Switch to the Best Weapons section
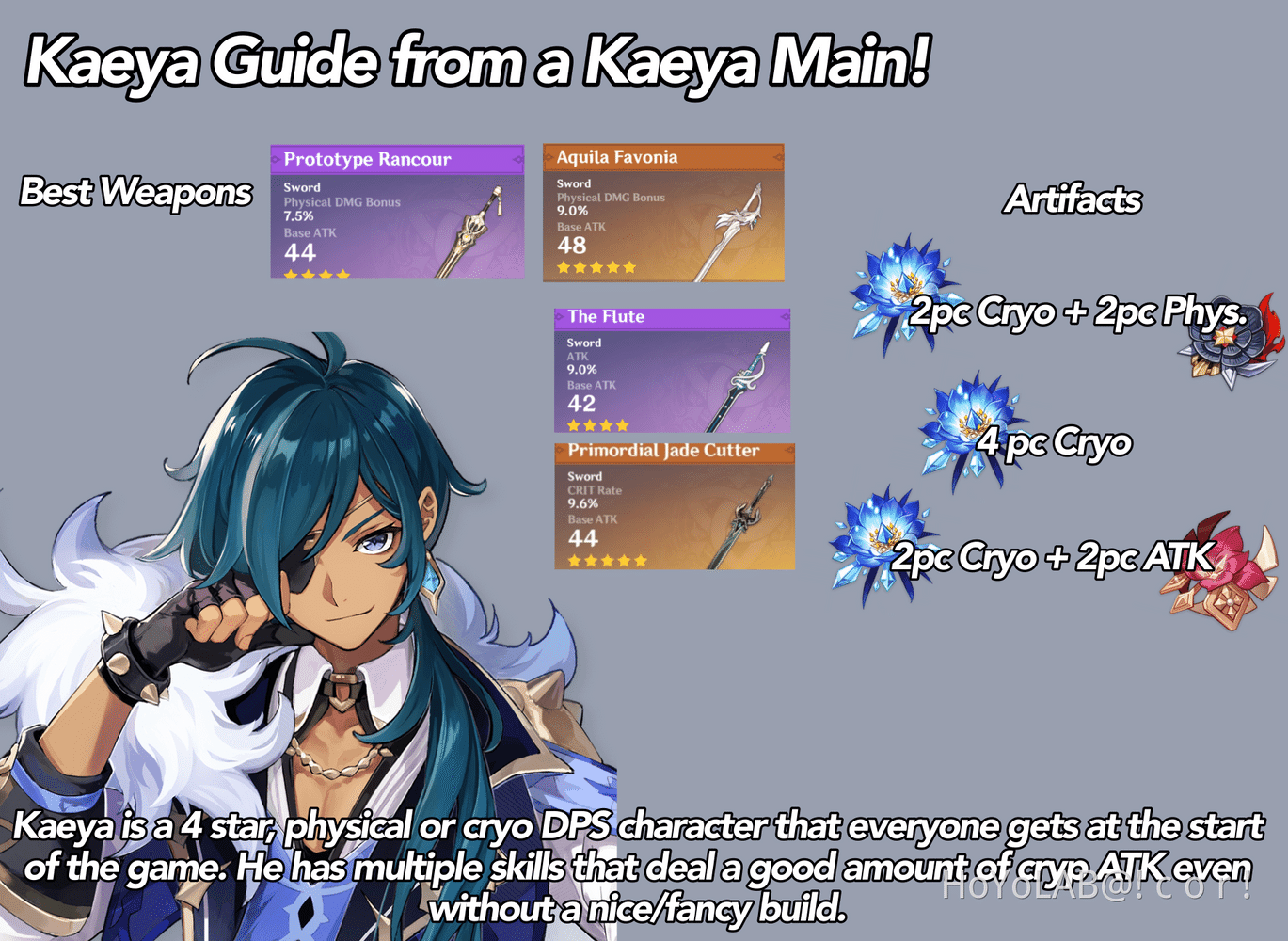The width and height of the screenshot is (1288, 941). click(x=136, y=192)
